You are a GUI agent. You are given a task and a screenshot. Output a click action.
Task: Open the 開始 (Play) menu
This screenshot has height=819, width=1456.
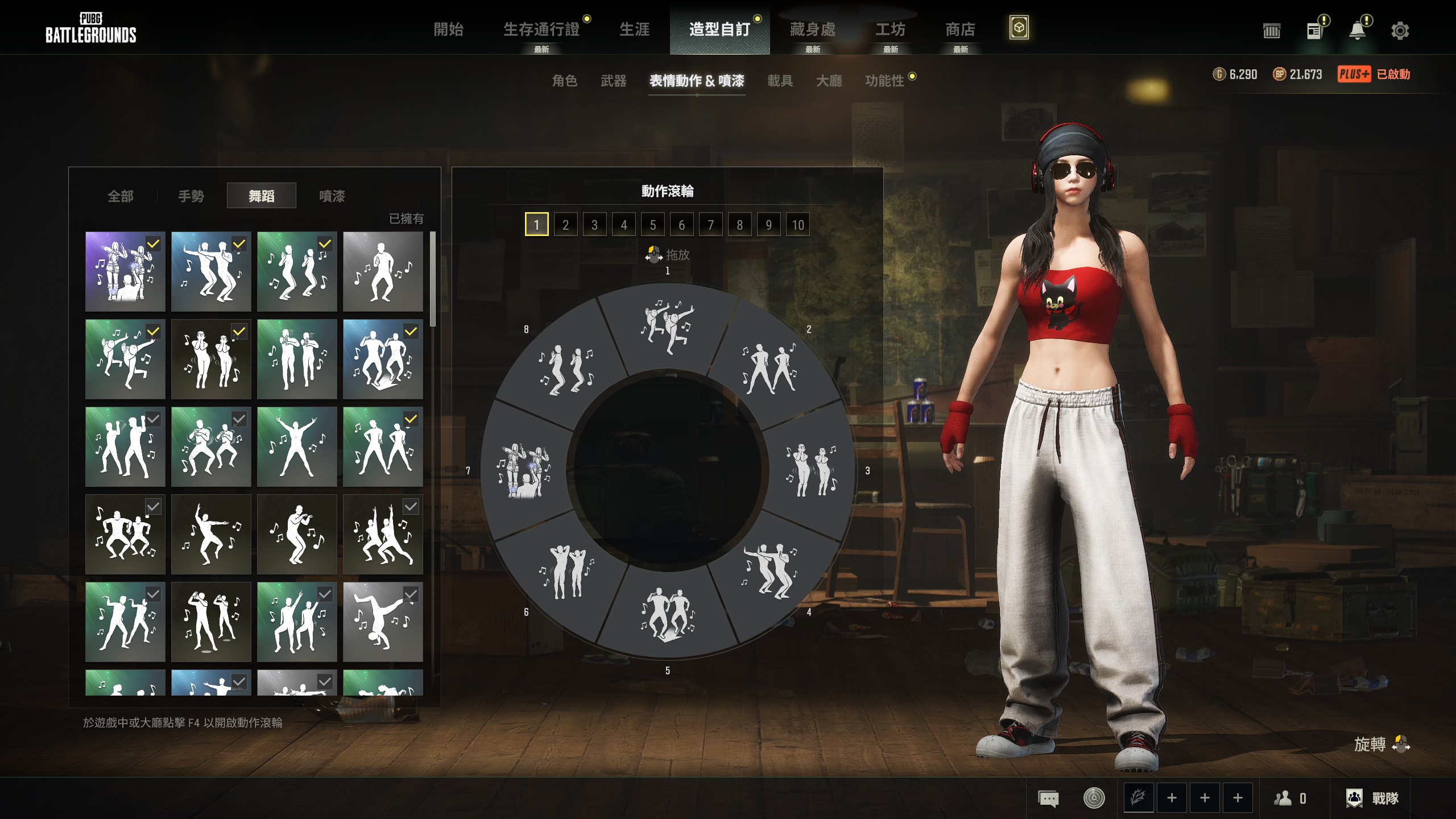coord(448,30)
